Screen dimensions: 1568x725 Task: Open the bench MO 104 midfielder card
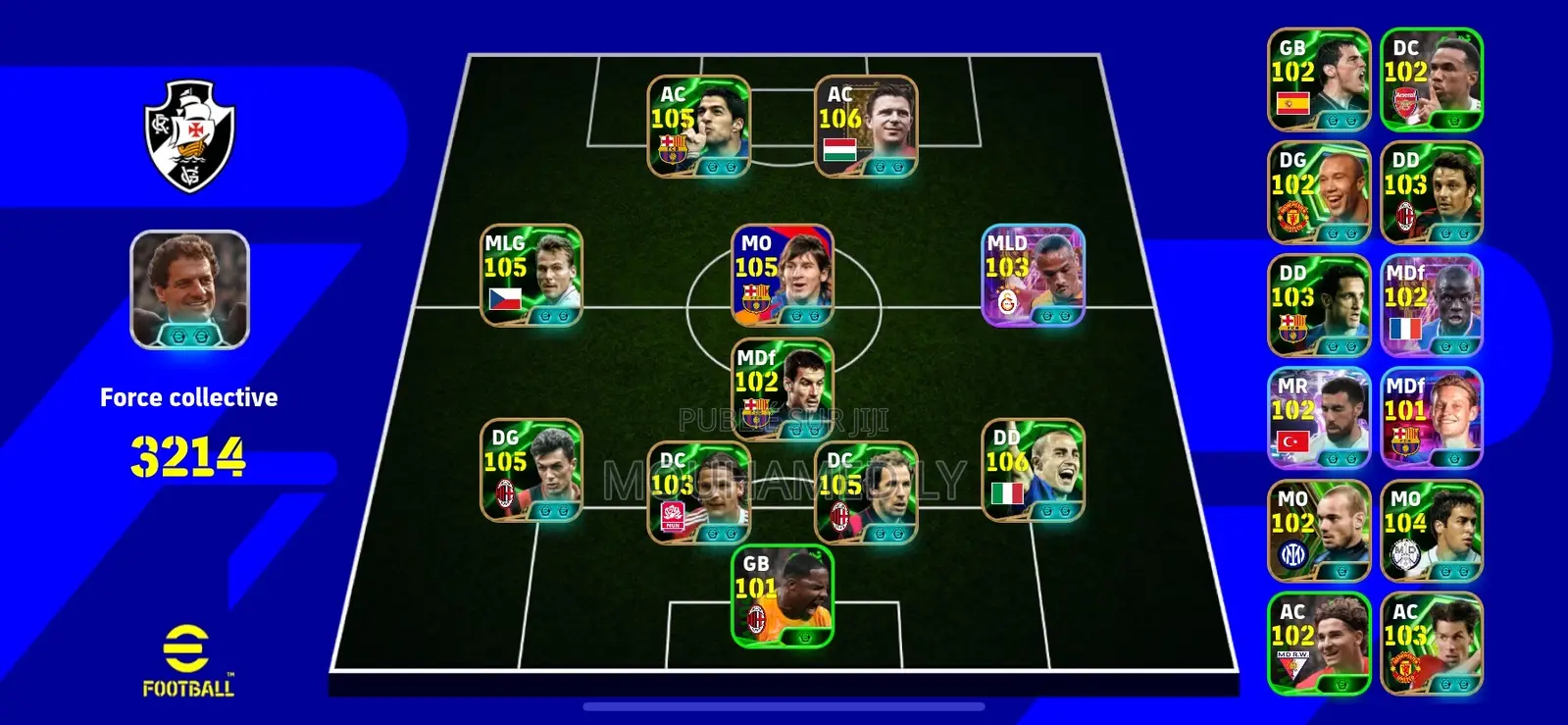click(1431, 530)
